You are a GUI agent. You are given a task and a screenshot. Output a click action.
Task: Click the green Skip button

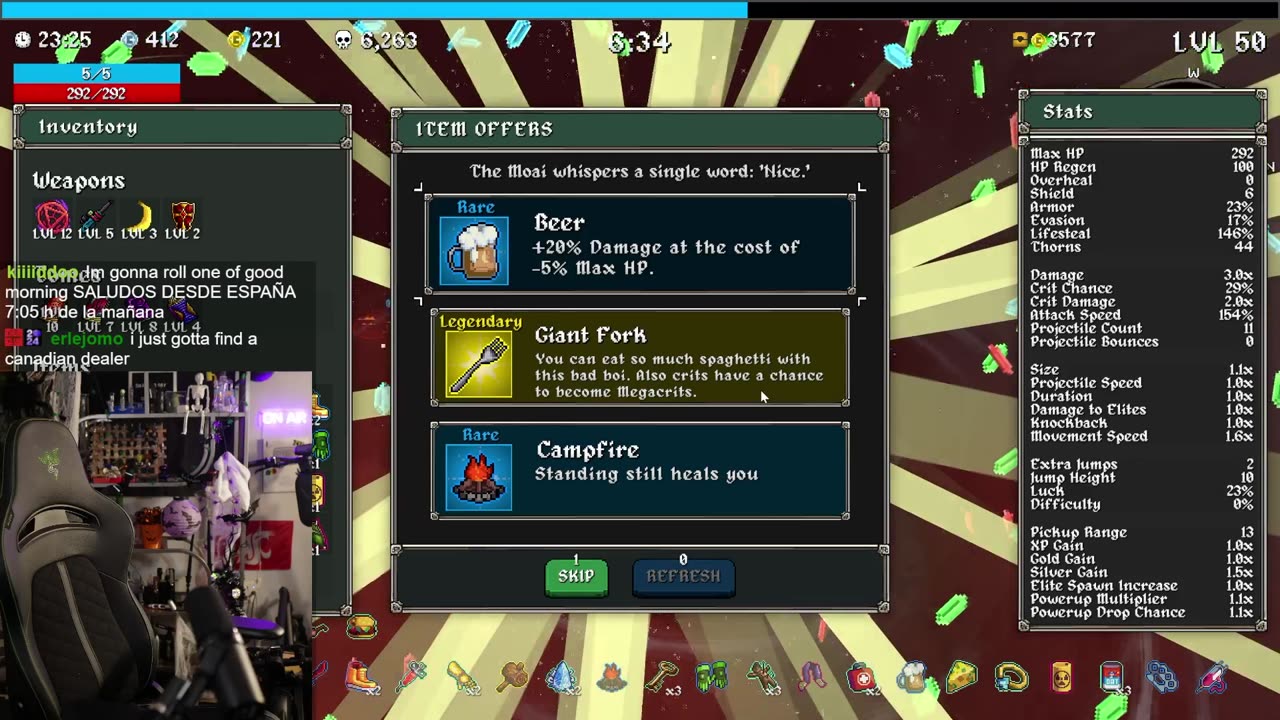(576, 576)
